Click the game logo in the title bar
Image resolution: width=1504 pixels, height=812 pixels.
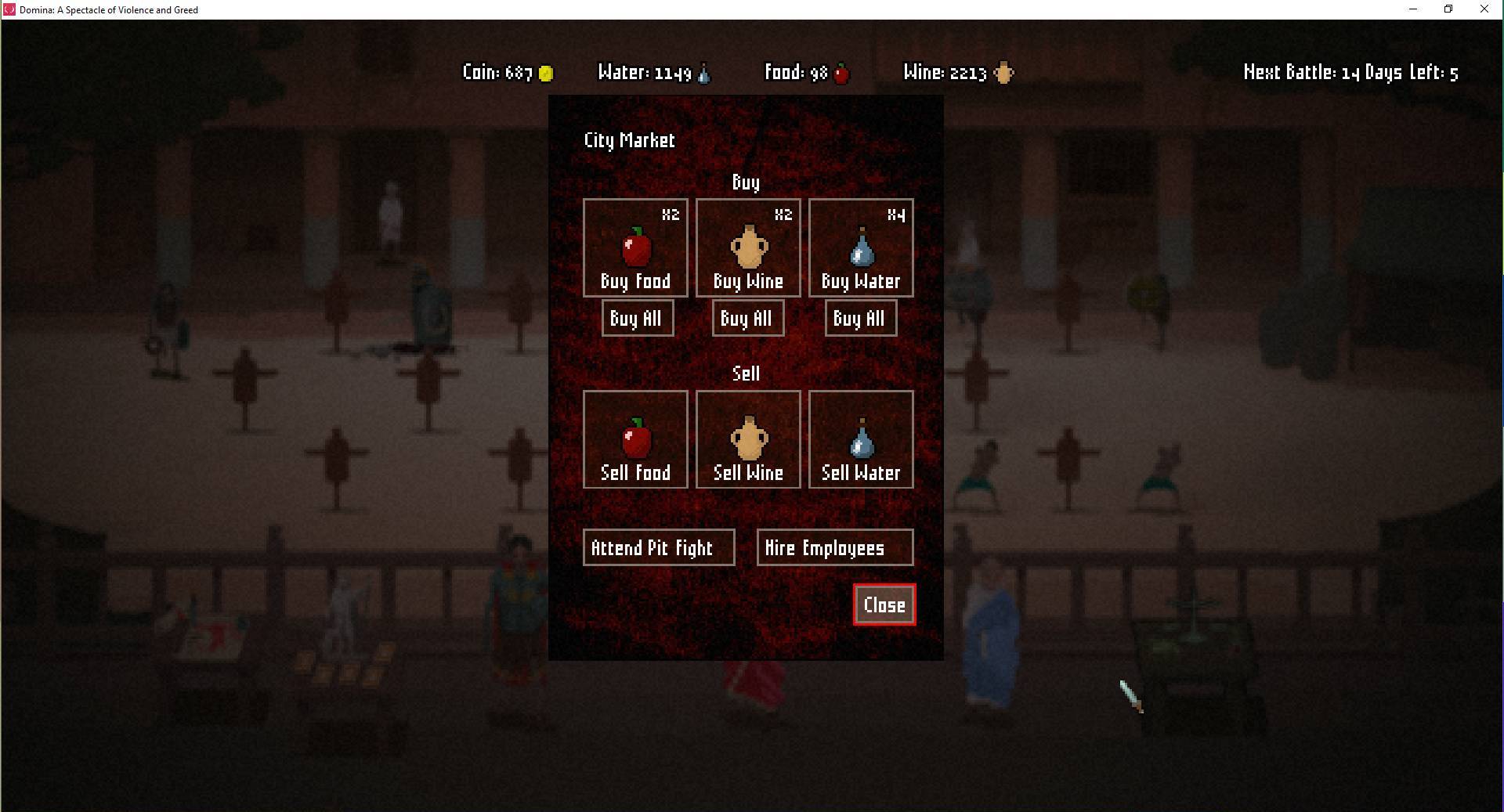click(x=9, y=9)
